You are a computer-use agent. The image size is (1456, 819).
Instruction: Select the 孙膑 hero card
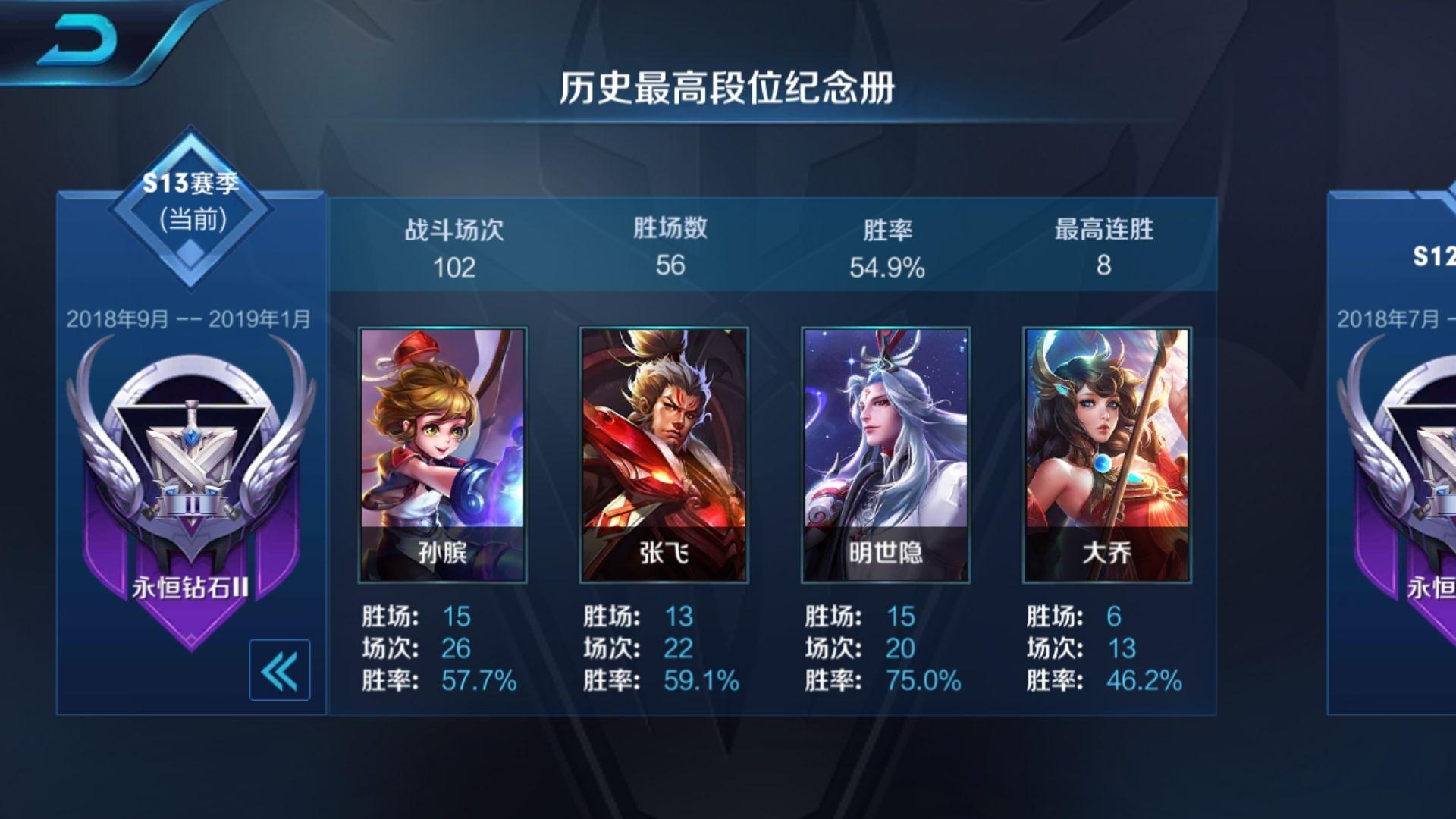coord(443,454)
